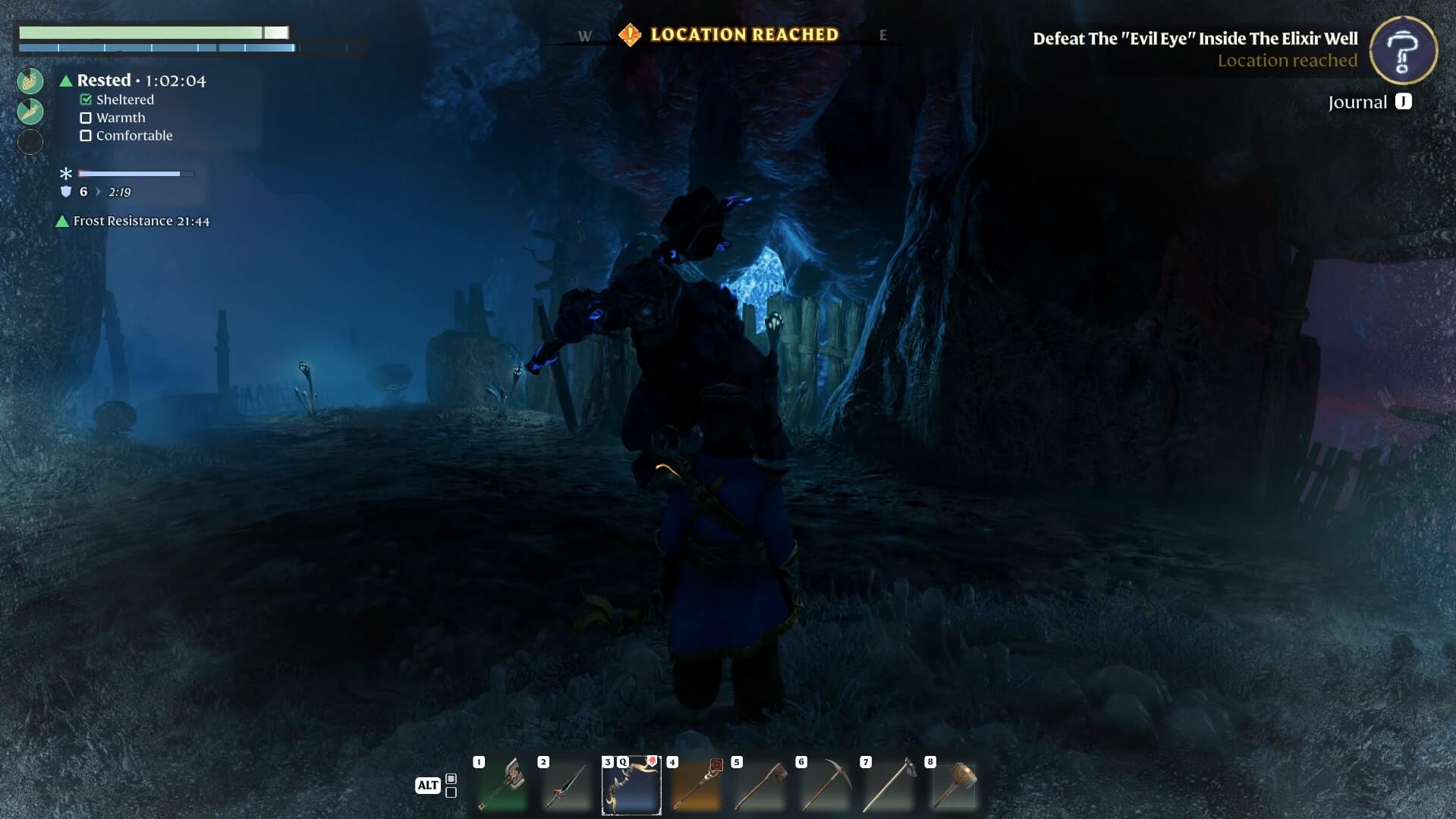Screen dimensions: 1456x819
Task: Open the quest journal question-mark icon
Action: point(1403,50)
